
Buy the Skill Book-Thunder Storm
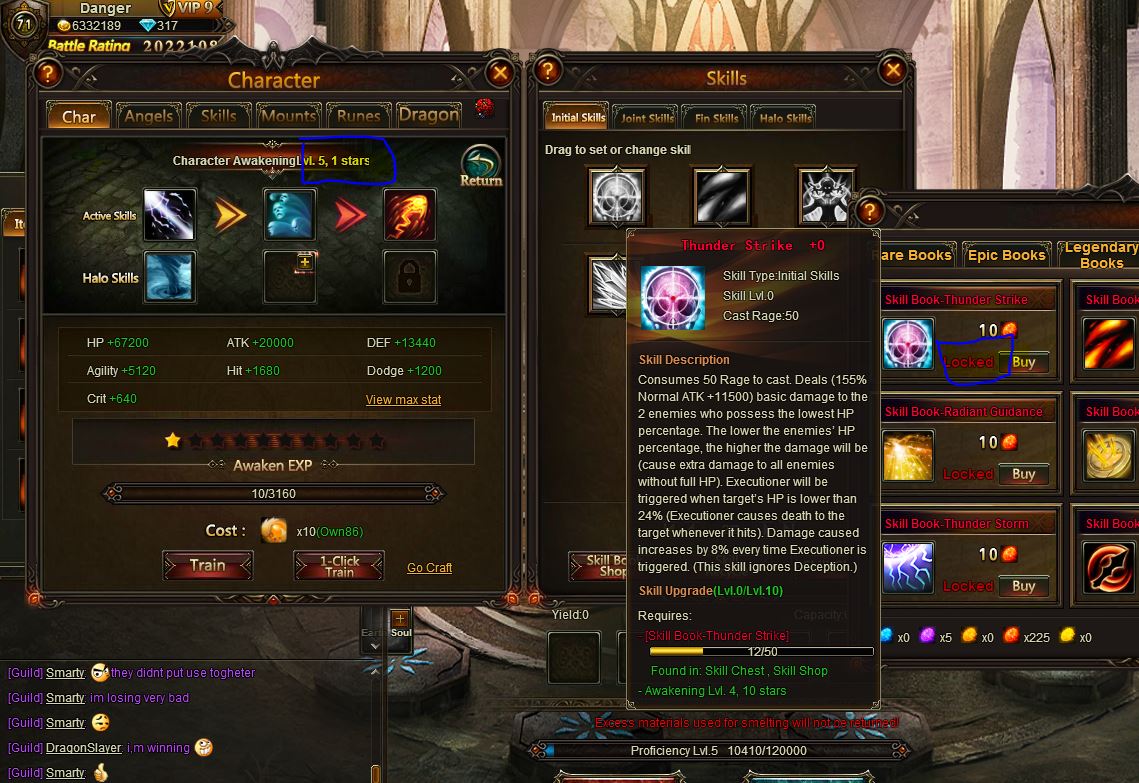click(1023, 586)
